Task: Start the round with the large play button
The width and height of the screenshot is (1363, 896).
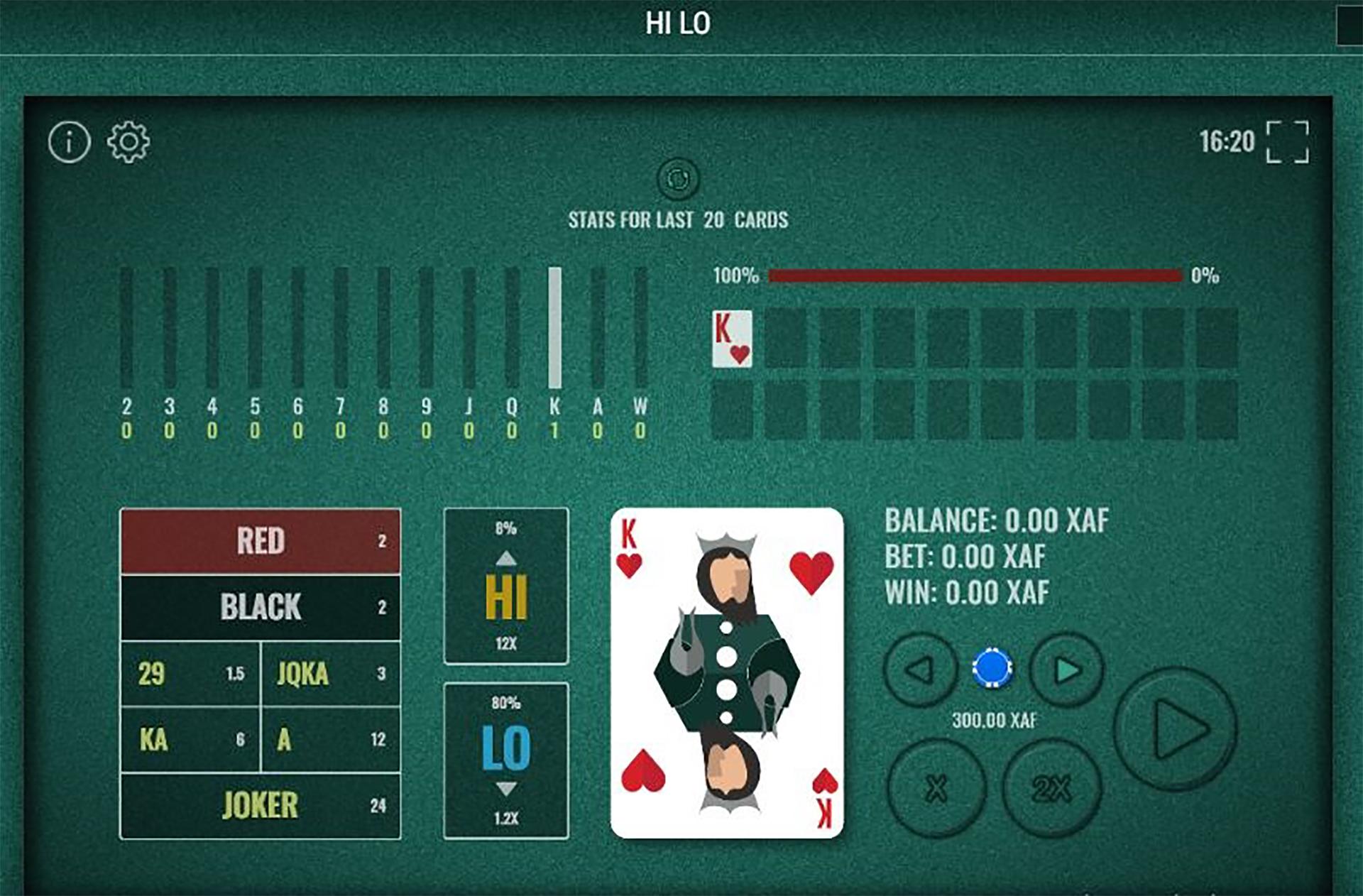Action: point(1176,729)
